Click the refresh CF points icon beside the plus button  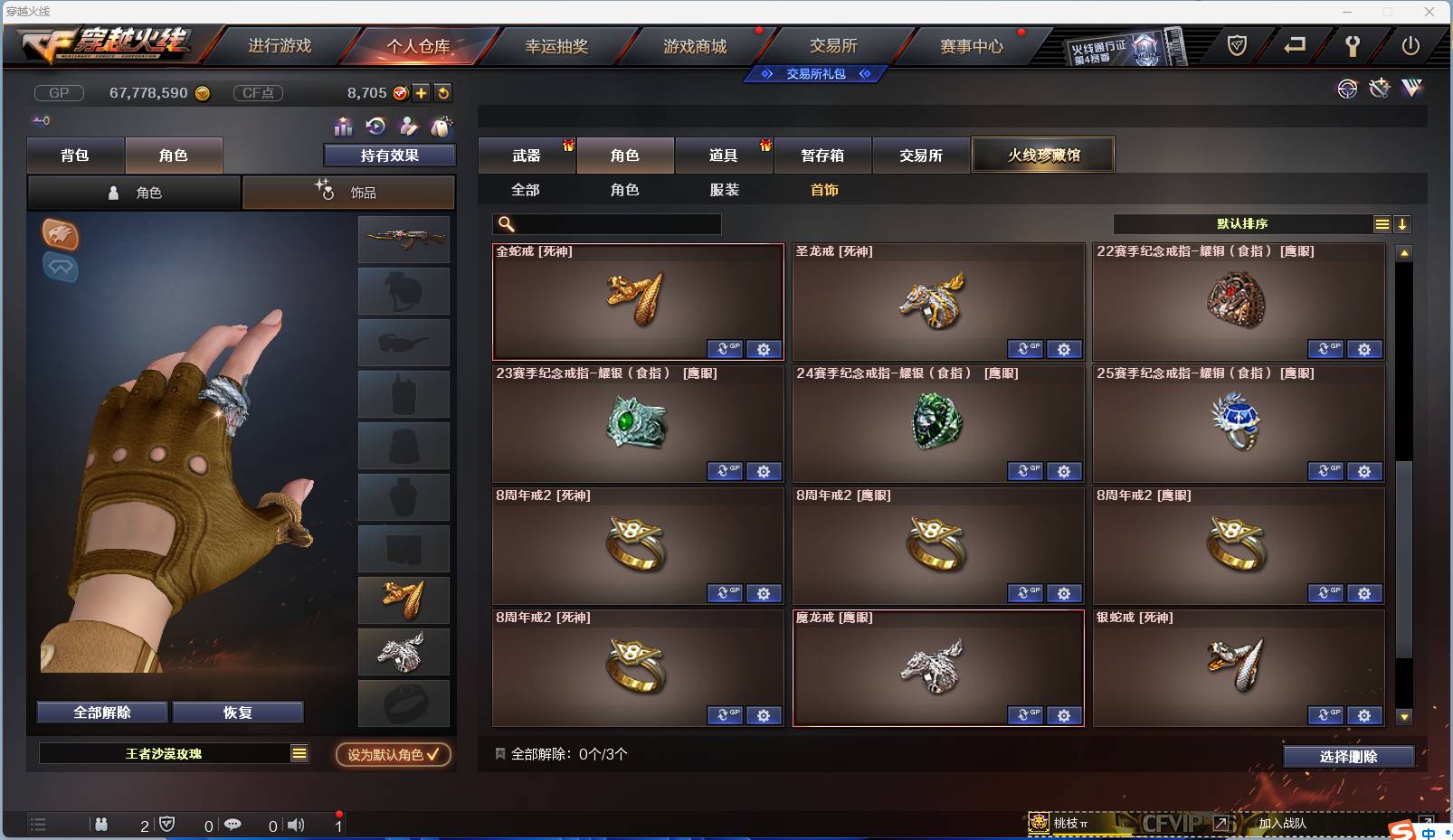click(442, 92)
